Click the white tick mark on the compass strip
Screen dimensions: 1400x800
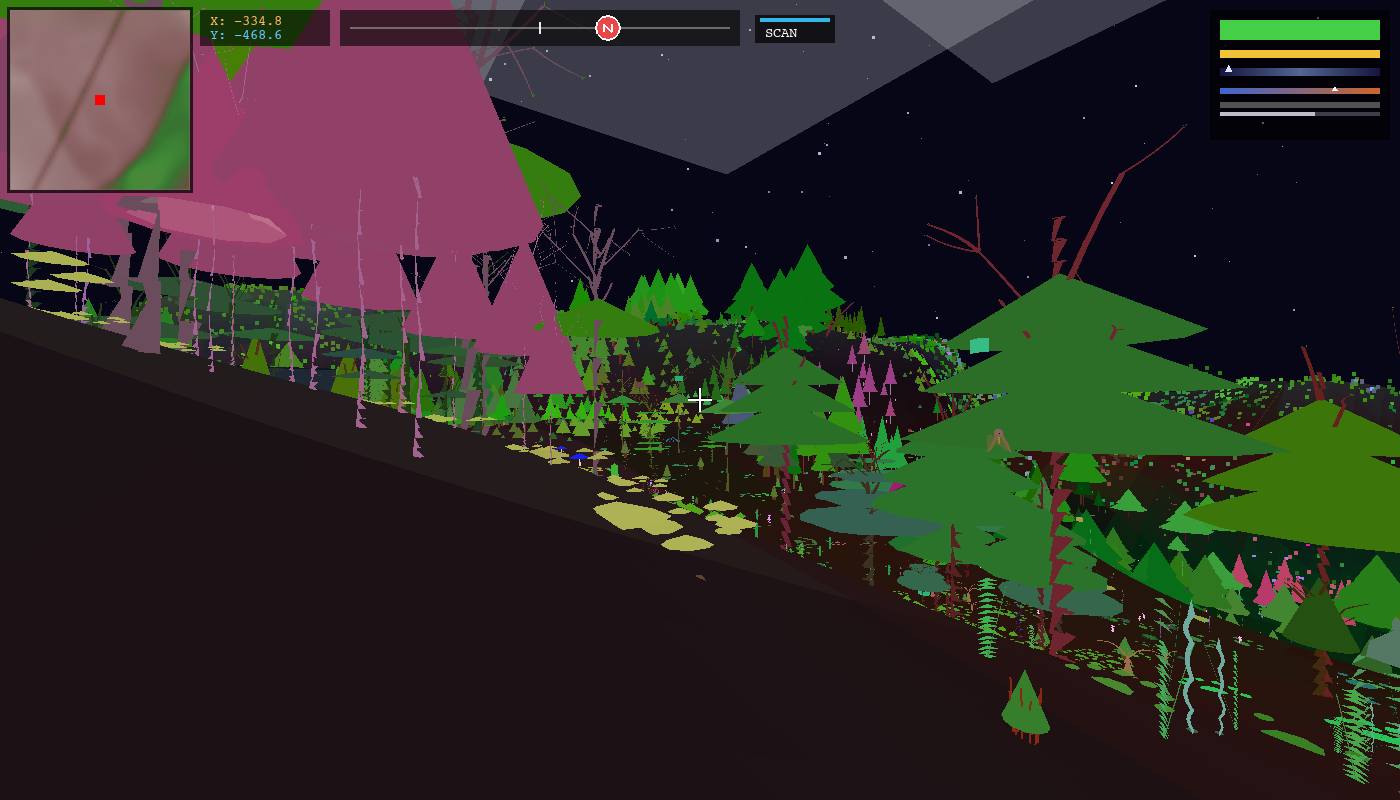pos(539,28)
